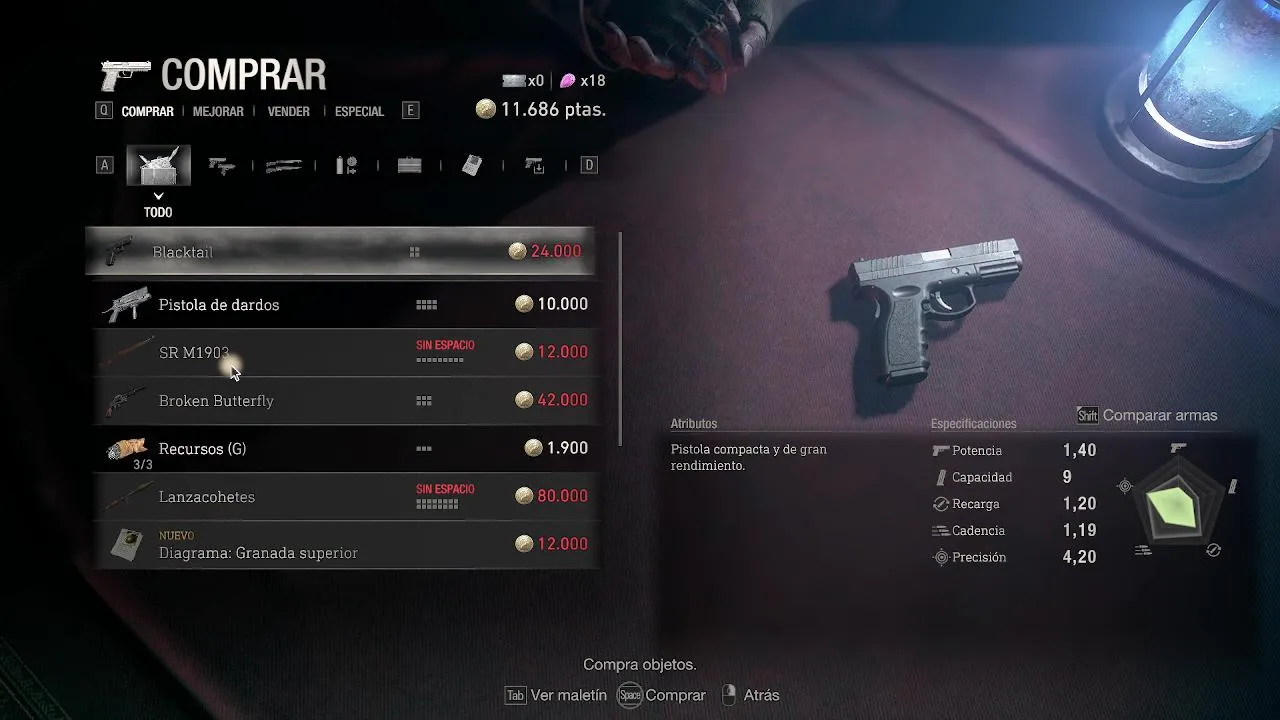Open the gun with download arrow category
1280x720 pixels.
(535, 166)
